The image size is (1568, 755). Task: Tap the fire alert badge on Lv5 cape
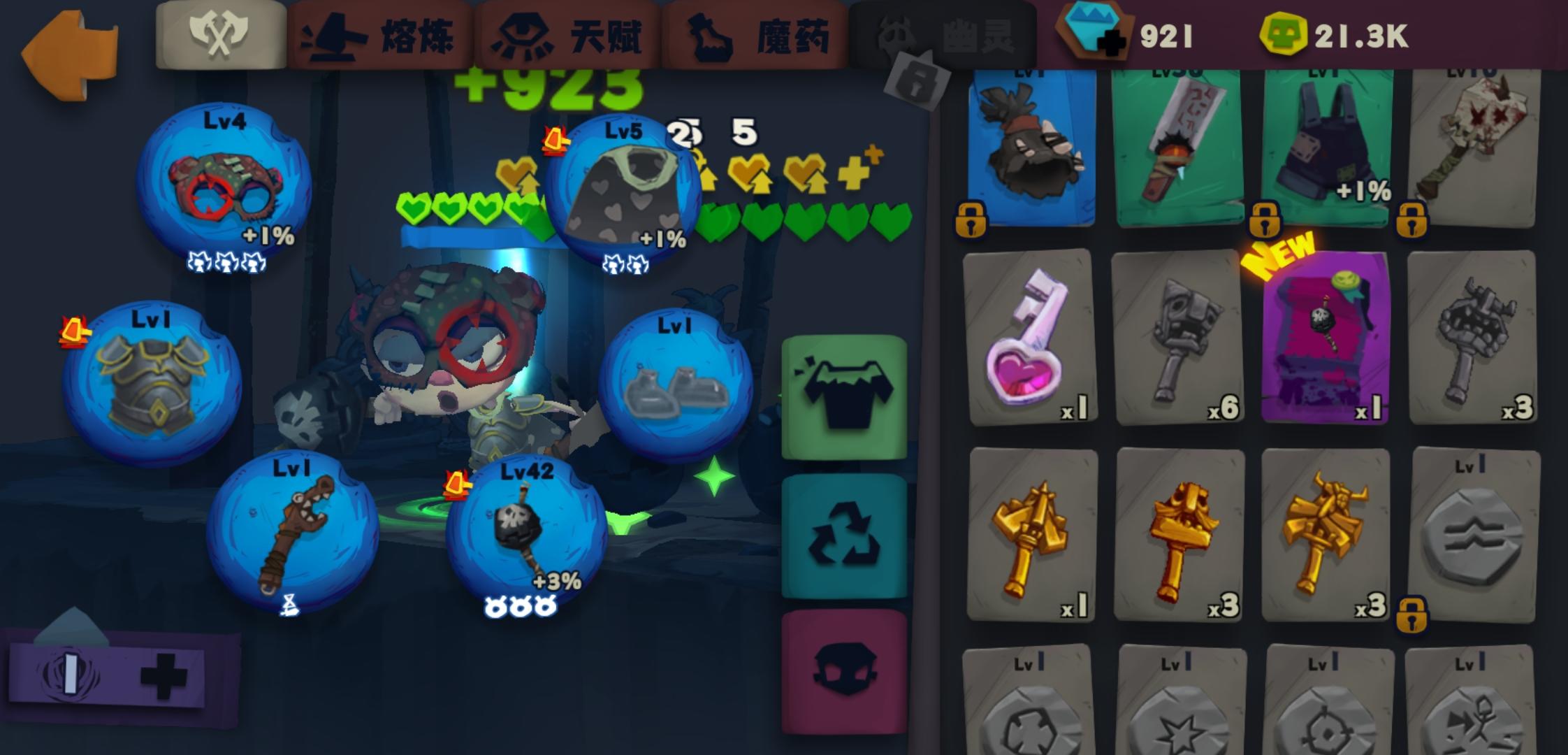click(556, 140)
